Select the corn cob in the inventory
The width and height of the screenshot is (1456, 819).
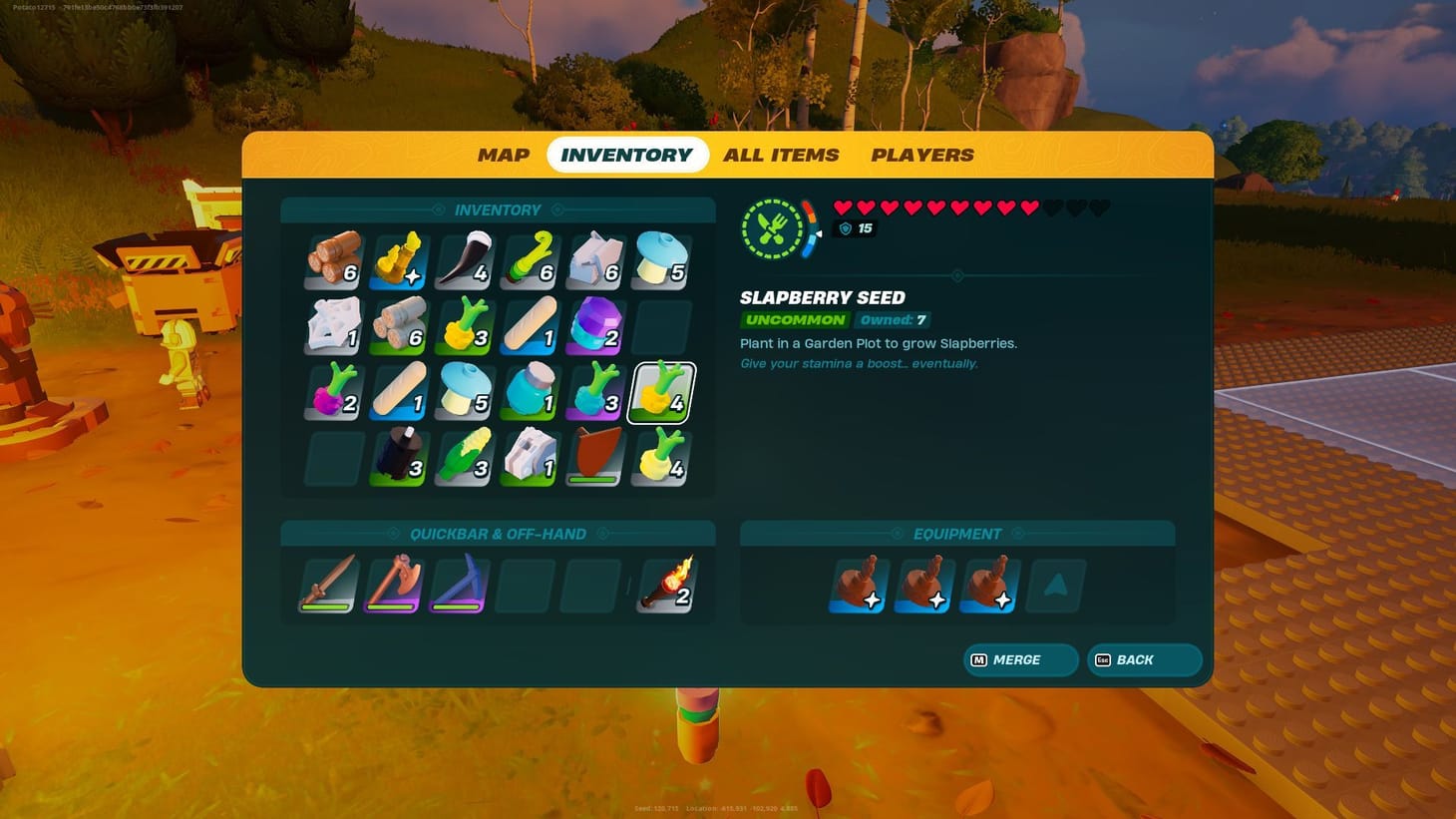click(x=463, y=459)
